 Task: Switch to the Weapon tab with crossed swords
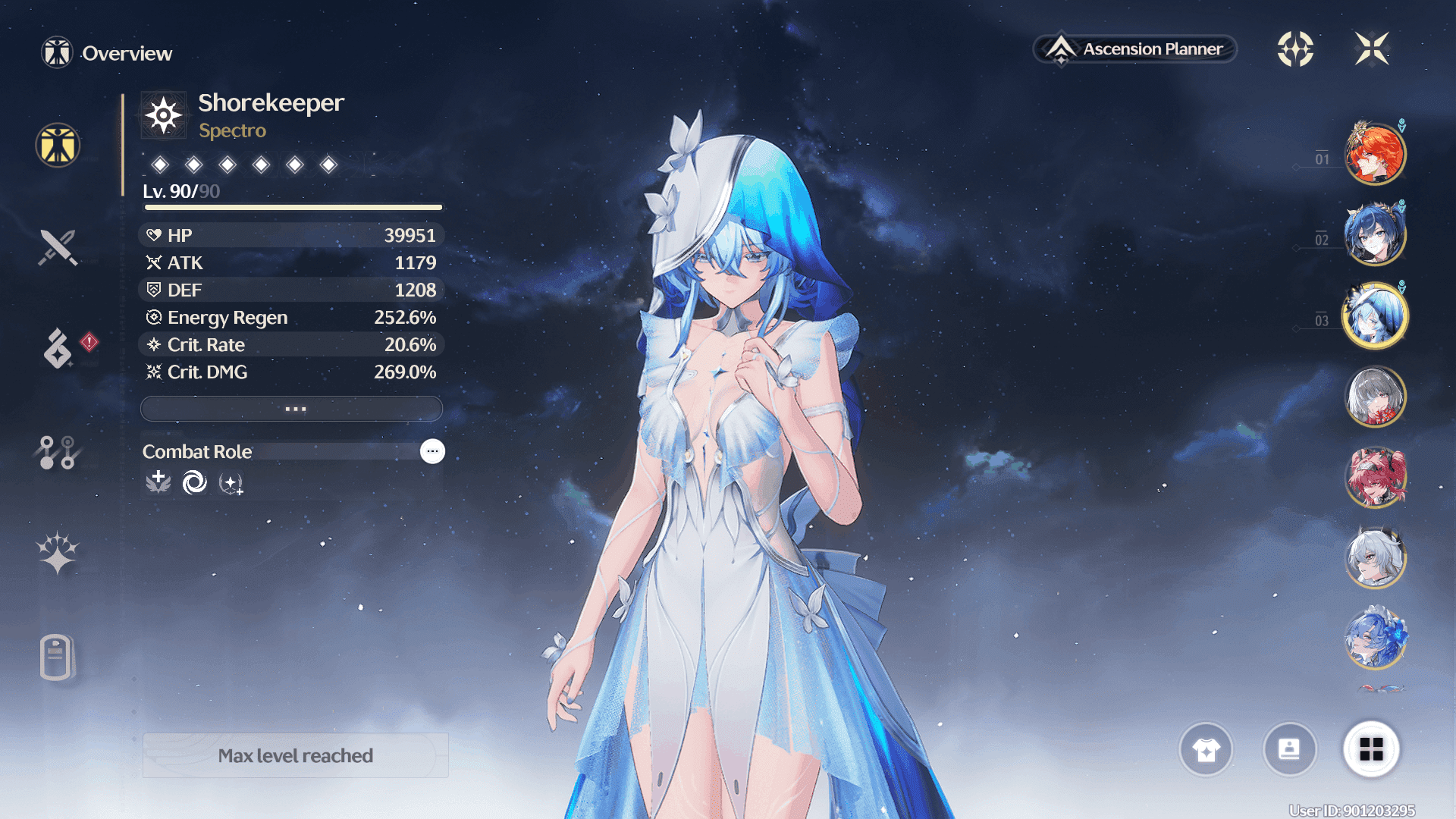pyautogui.click(x=58, y=247)
